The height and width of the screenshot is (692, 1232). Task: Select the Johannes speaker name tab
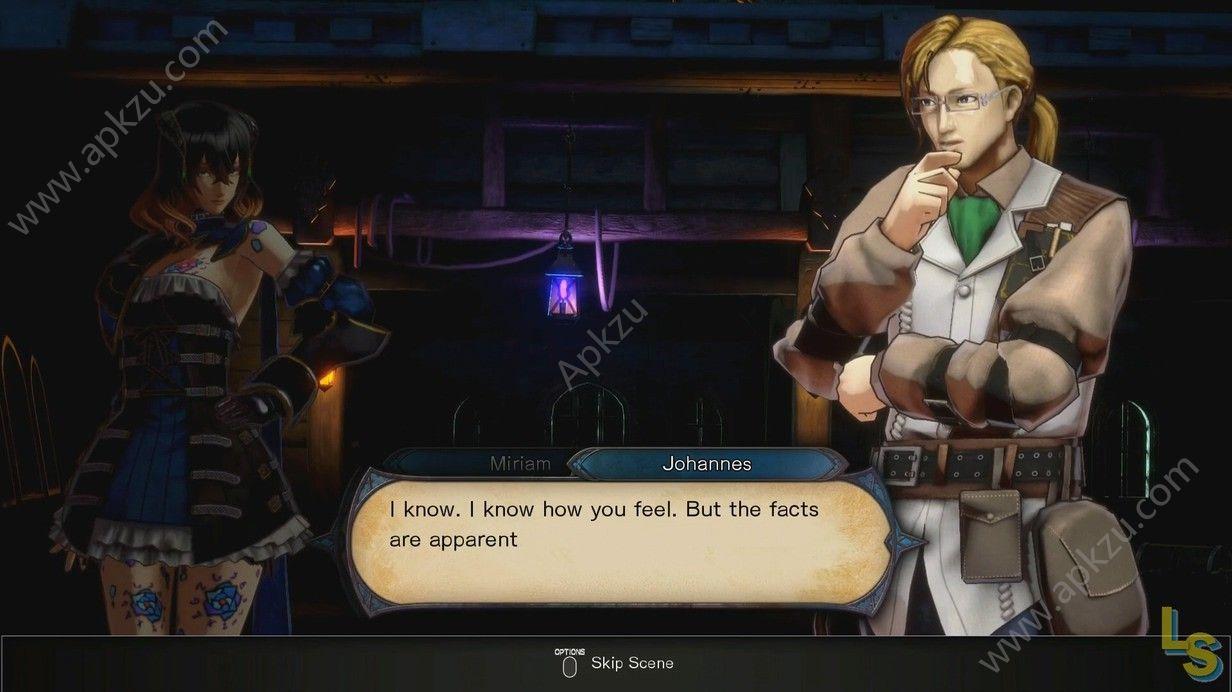click(x=706, y=464)
